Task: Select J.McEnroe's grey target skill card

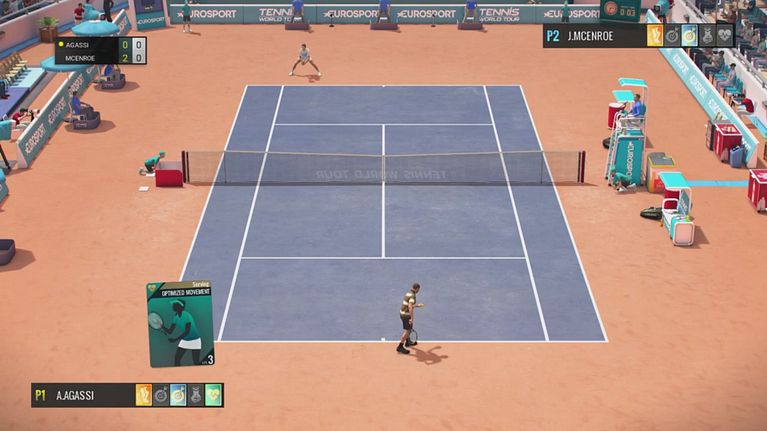Action: pyautogui.click(x=672, y=36)
